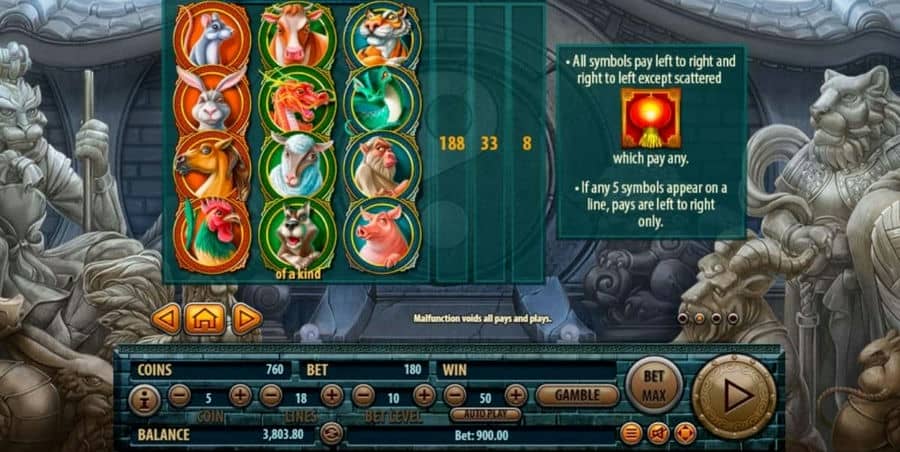The height and width of the screenshot is (452, 900).
Task: Decrease the auto play count
Action: click(455, 396)
